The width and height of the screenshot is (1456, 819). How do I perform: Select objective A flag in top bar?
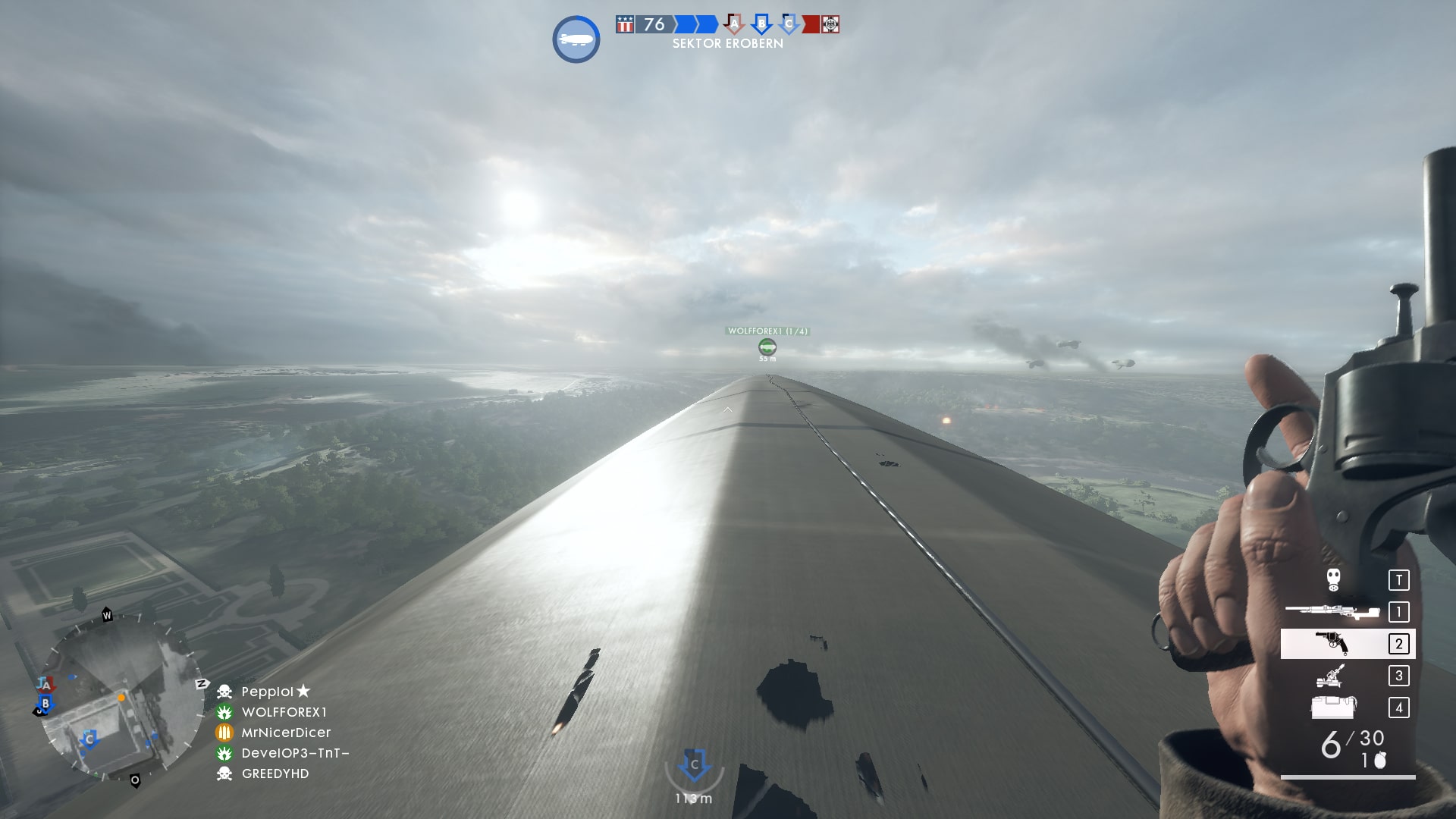734,24
